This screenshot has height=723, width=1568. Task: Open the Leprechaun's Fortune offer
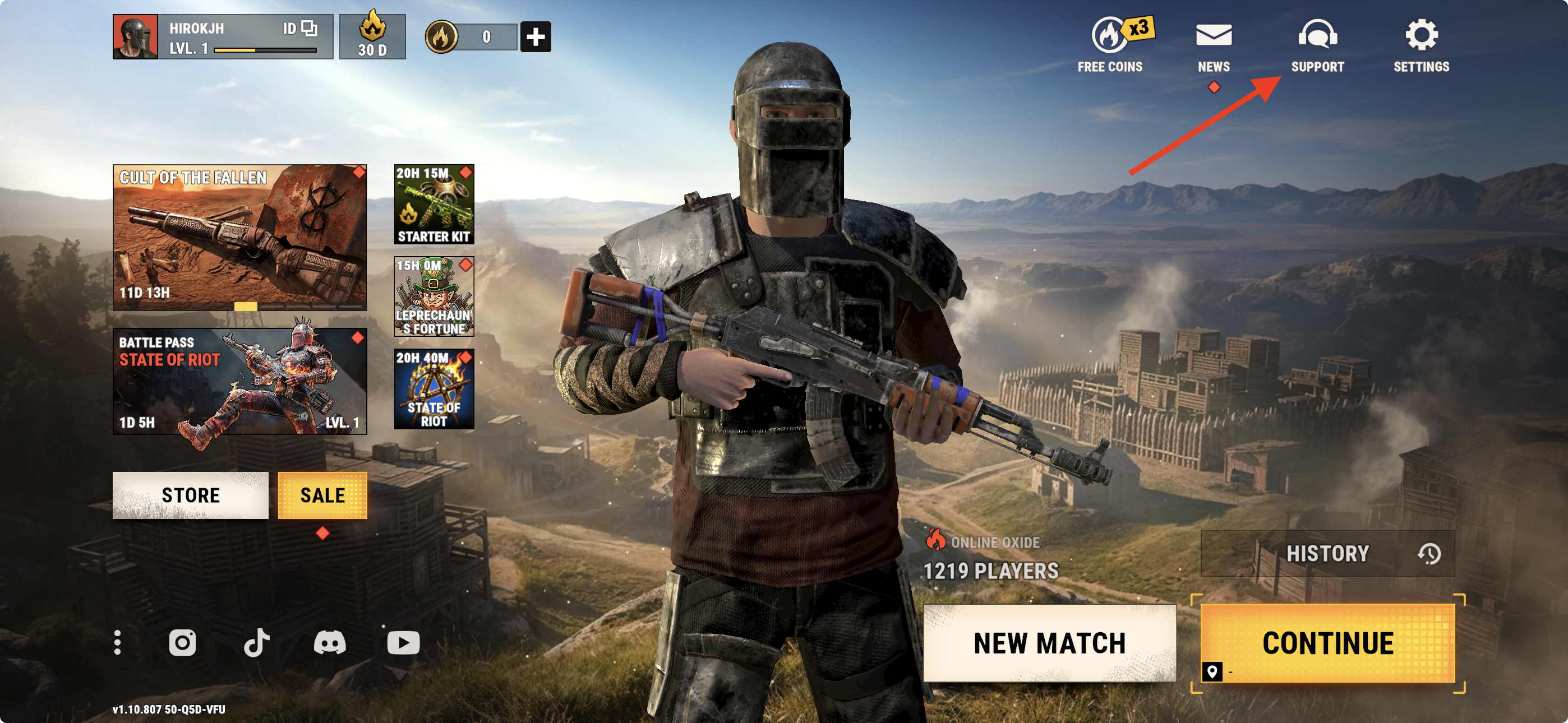[434, 296]
